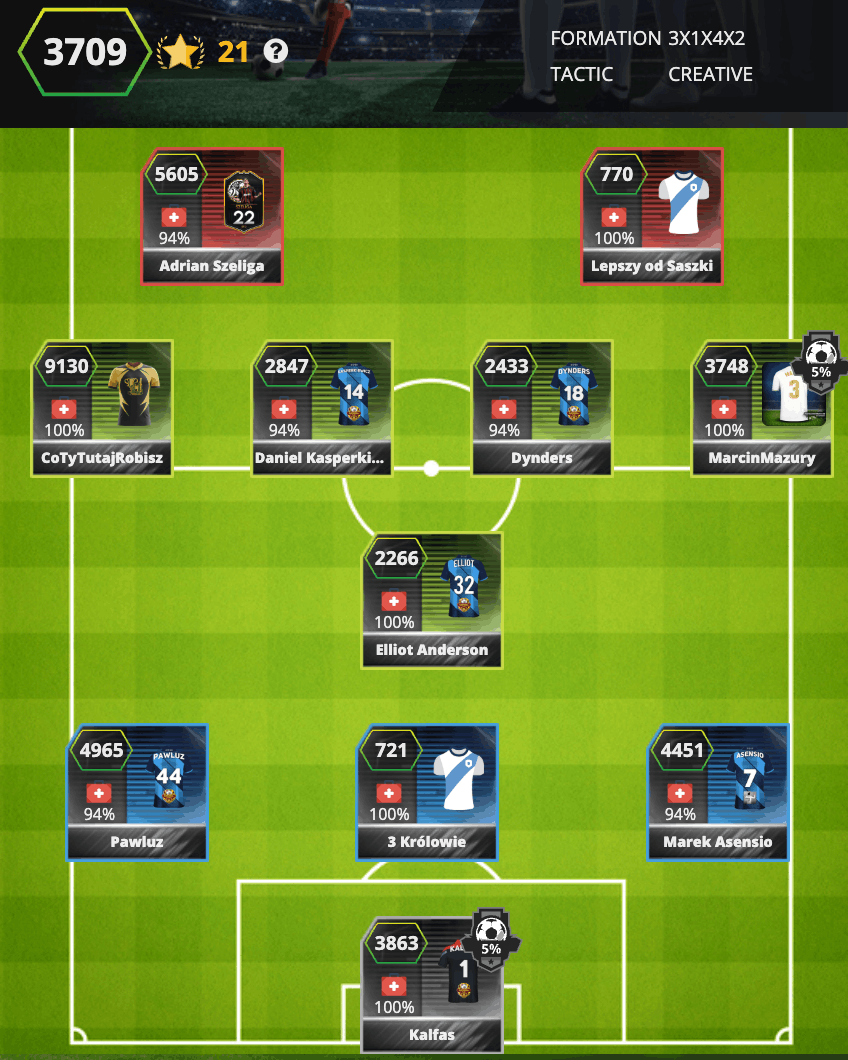Select Marek Asensio's card
This screenshot has width=848, height=1060.
point(718,792)
